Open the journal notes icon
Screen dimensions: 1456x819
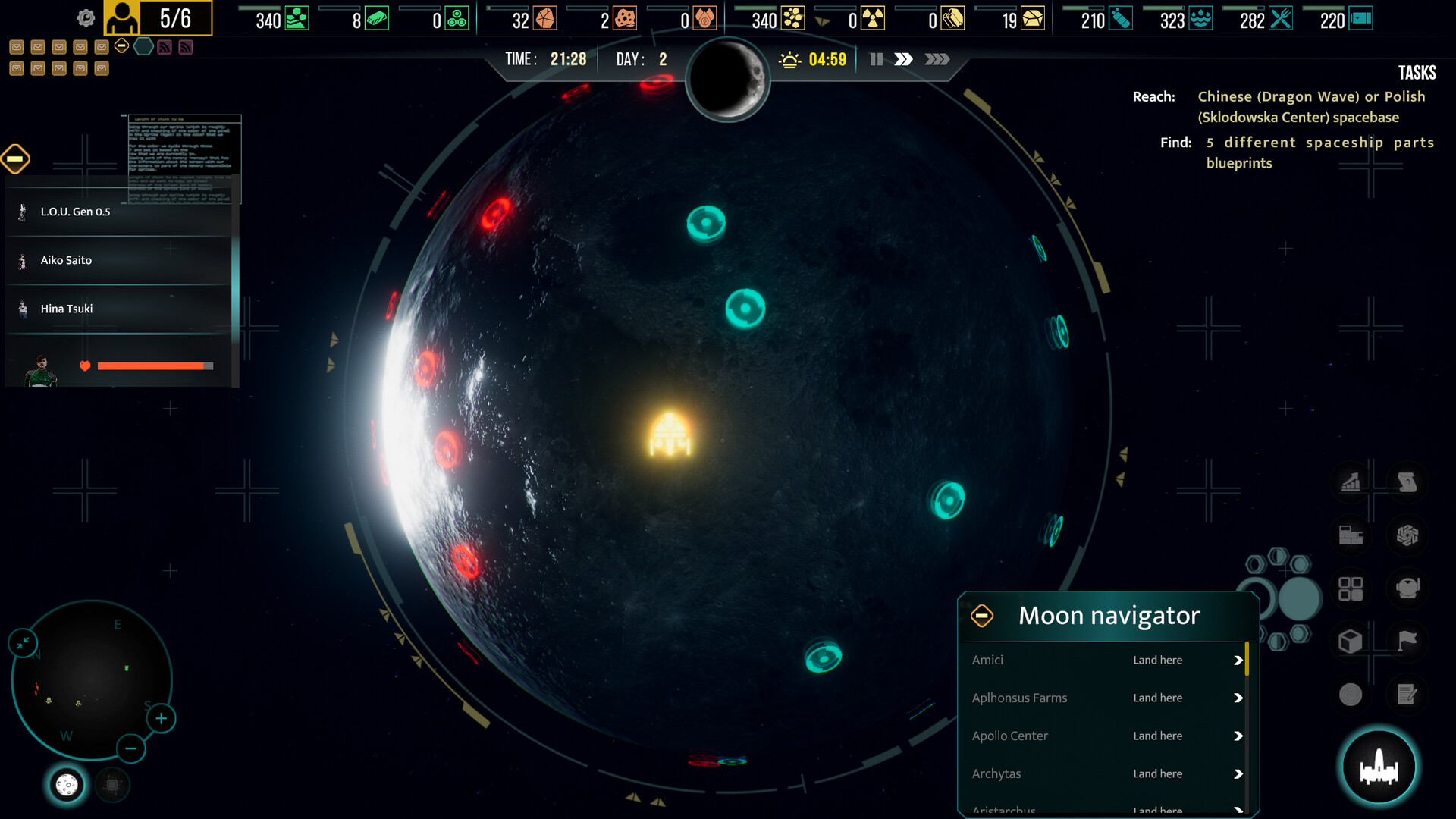click(x=1408, y=694)
